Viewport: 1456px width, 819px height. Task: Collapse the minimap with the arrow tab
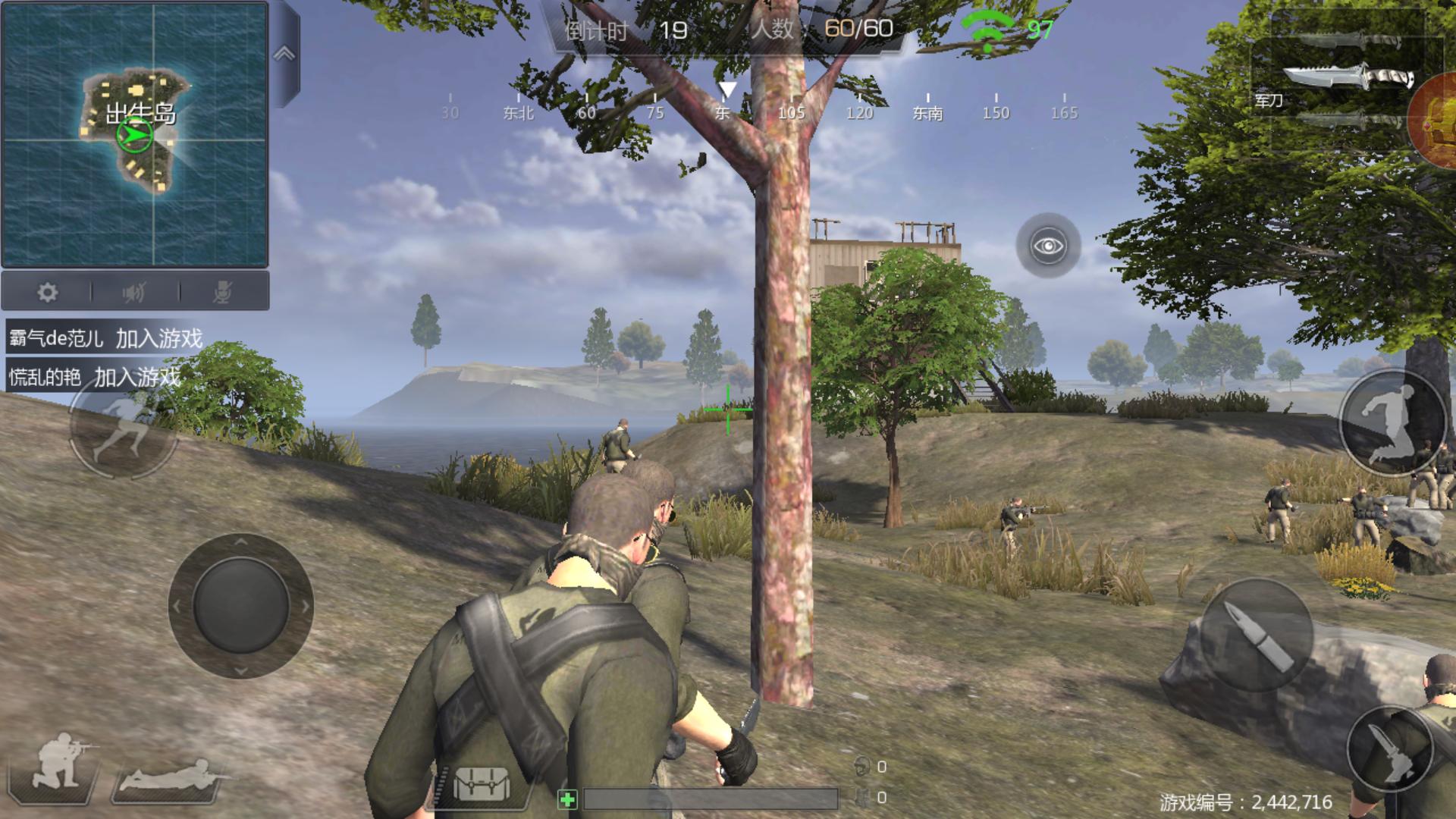pyautogui.click(x=284, y=55)
